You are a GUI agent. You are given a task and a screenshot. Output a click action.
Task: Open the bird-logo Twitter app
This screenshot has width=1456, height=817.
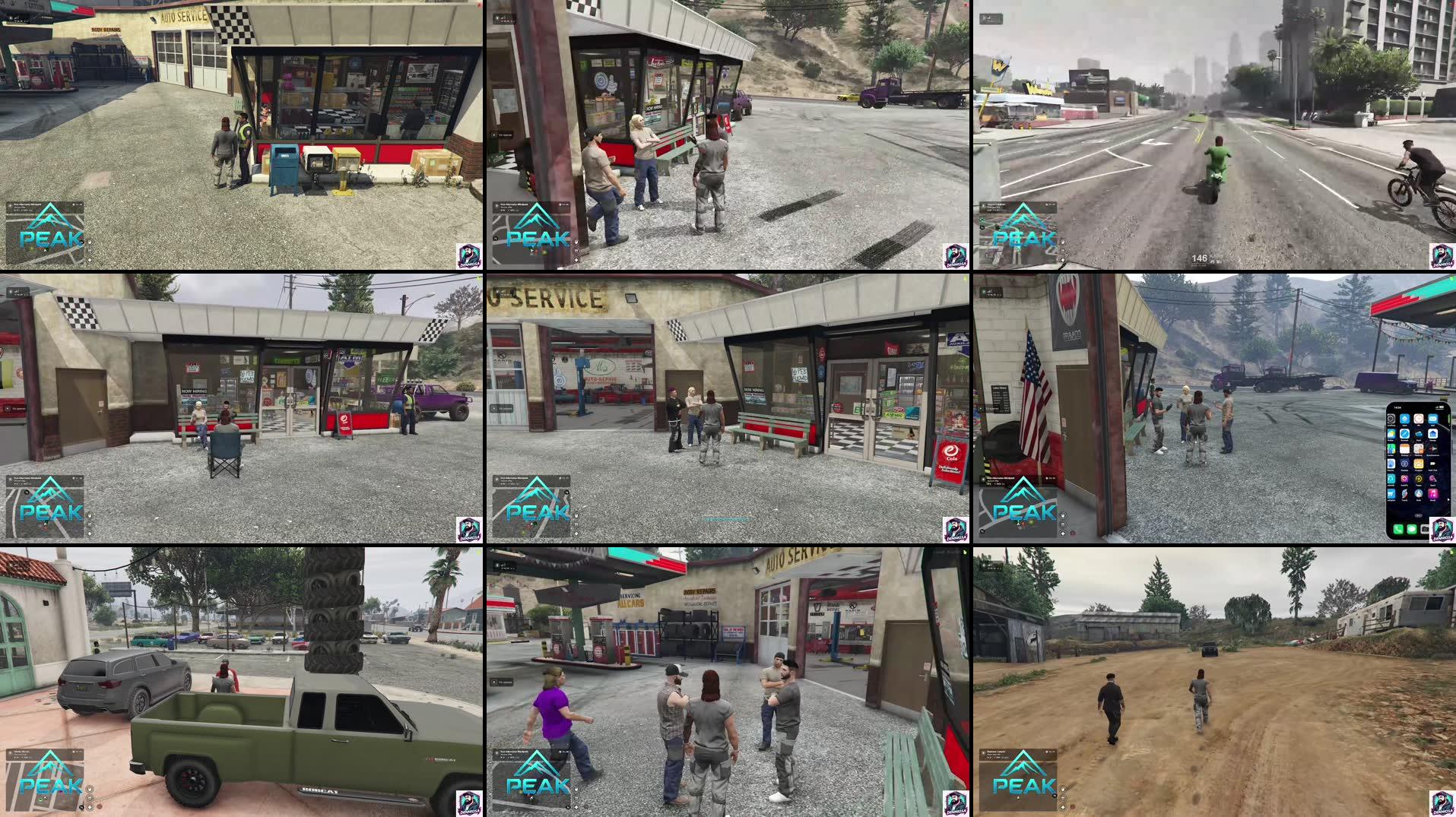(1404, 493)
